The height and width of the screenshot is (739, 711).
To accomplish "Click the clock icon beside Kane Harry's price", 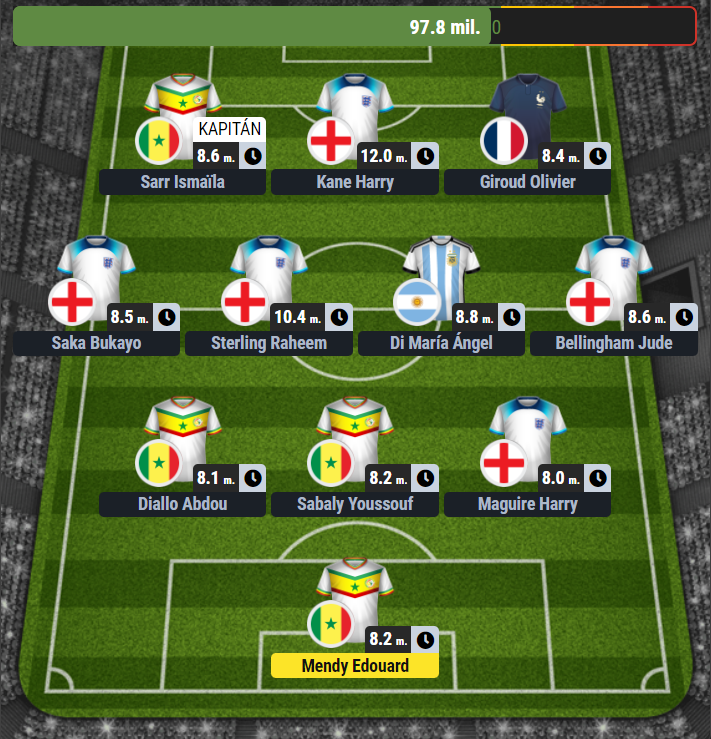I will click(x=426, y=156).
